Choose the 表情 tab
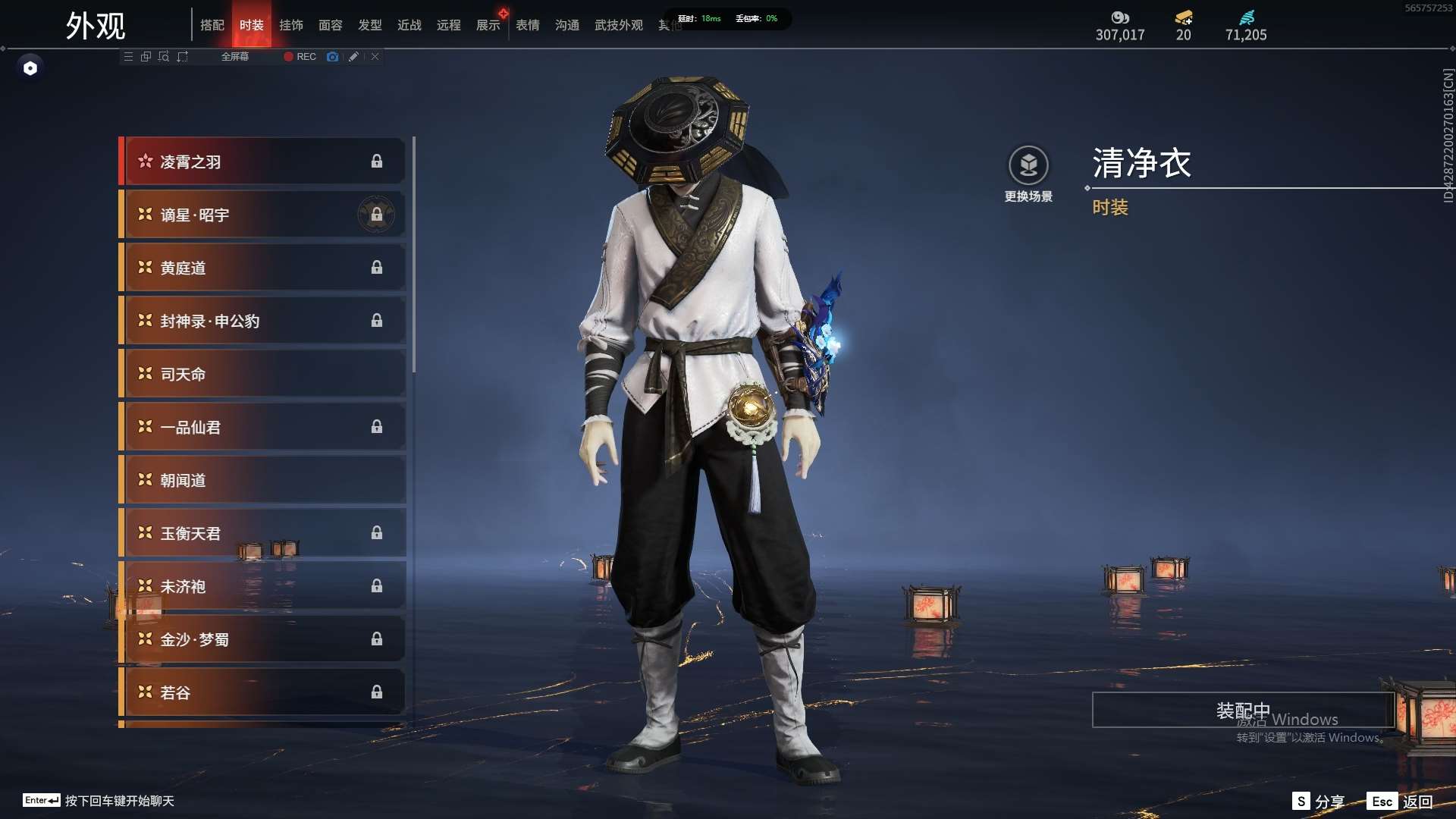The height and width of the screenshot is (819, 1456). pos(528,25)
